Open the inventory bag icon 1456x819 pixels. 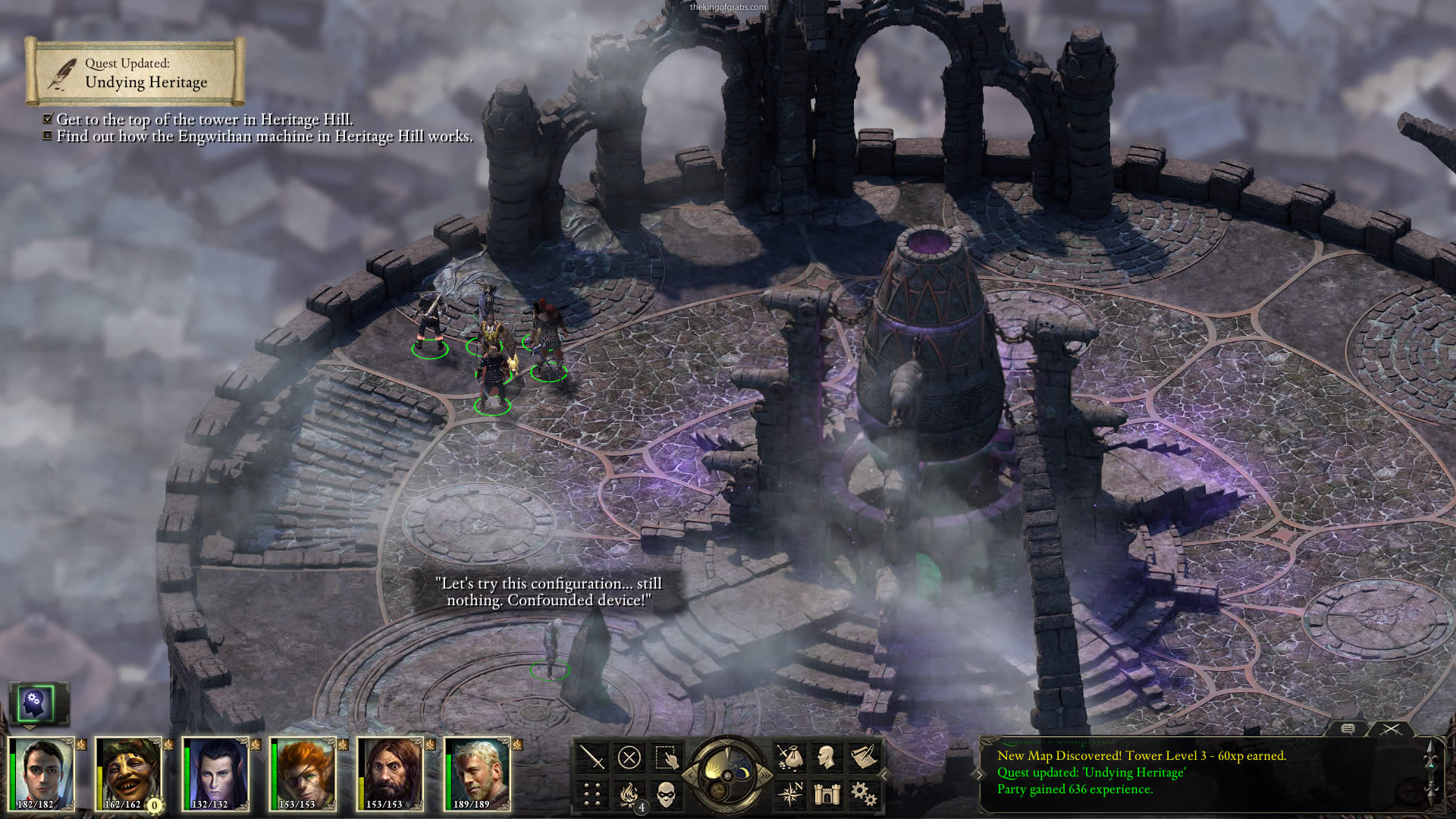tap(789, 757)
